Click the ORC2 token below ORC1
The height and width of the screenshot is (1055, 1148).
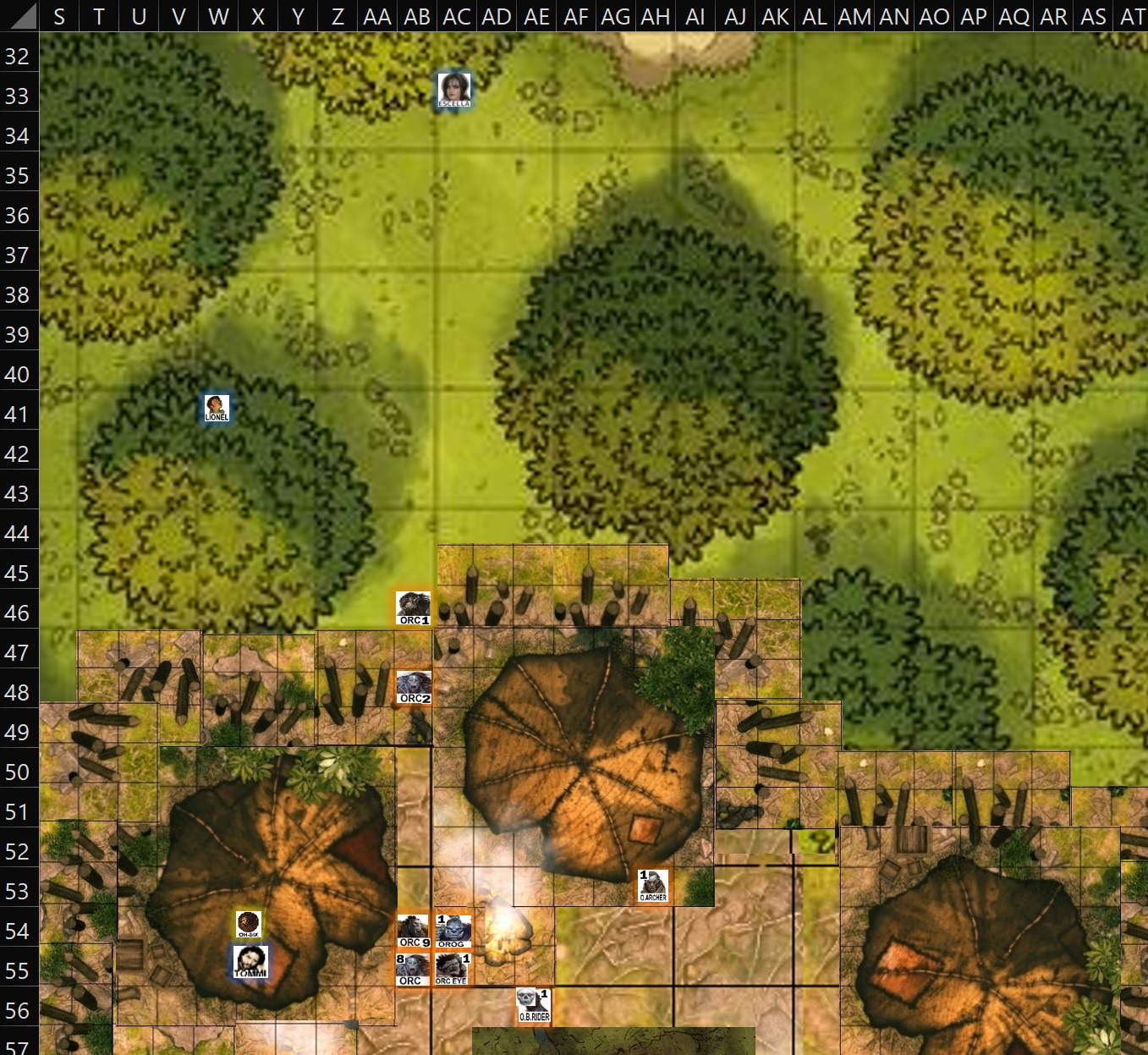[x=412, y=686]
